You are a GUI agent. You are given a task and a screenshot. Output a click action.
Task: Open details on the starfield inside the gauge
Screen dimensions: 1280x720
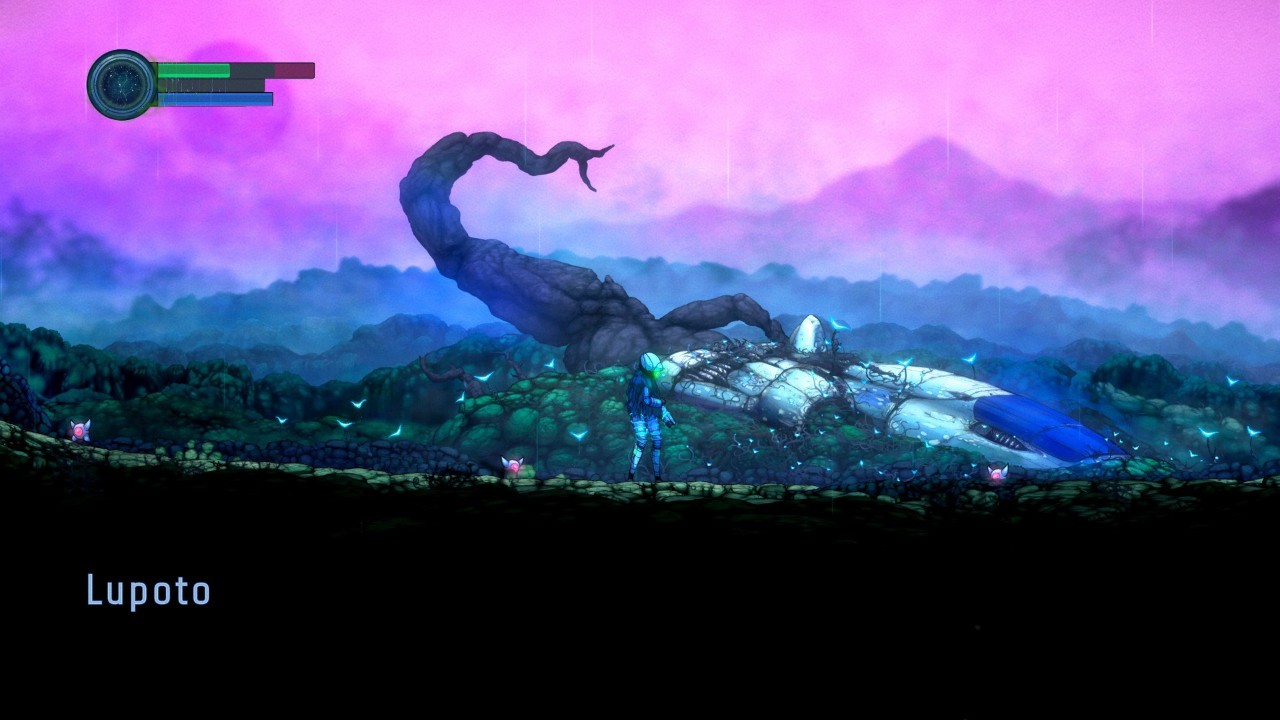tap(121, 85)
